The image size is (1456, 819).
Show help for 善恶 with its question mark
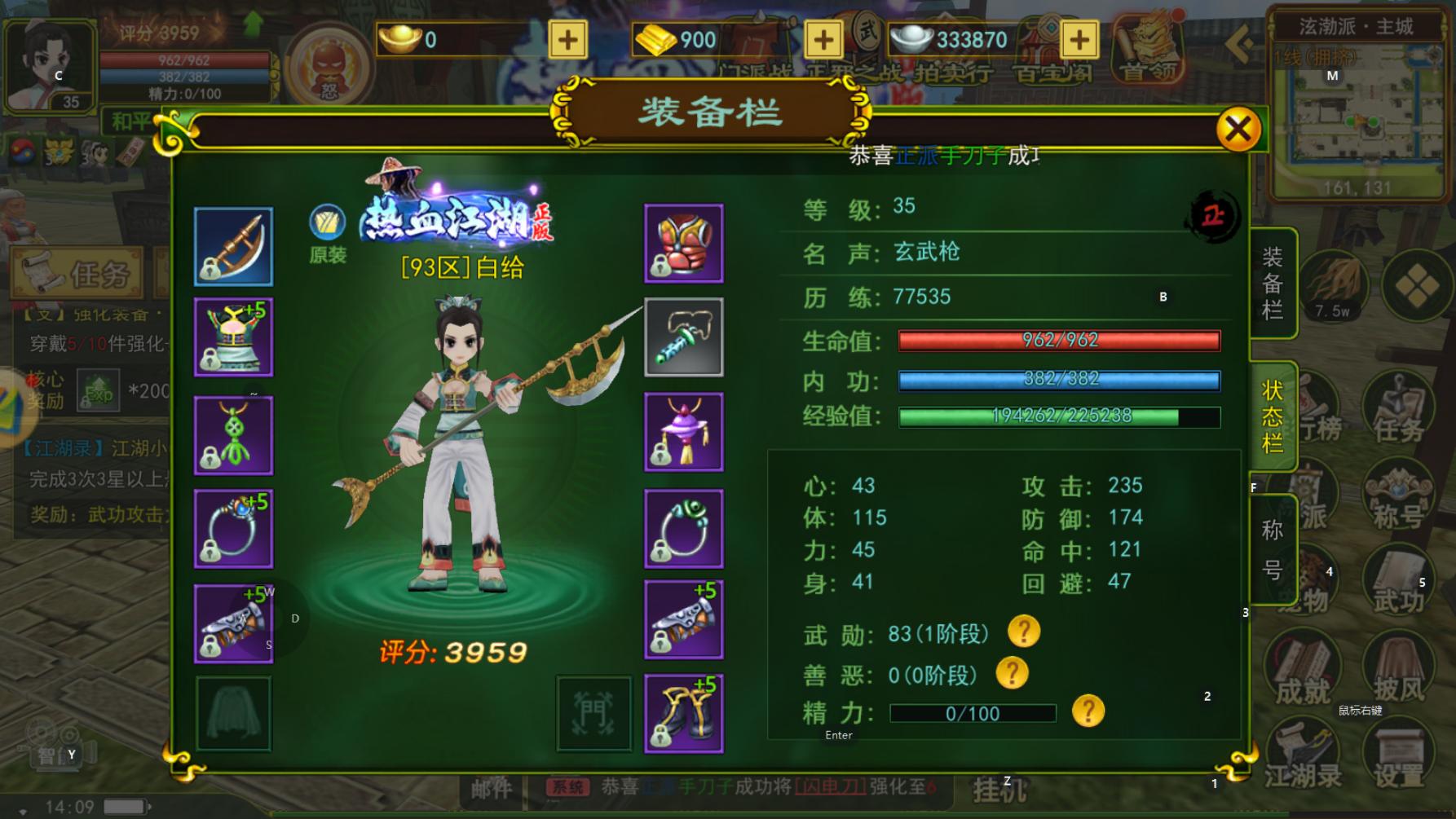pyautogui.click(x=1012, y=673)
